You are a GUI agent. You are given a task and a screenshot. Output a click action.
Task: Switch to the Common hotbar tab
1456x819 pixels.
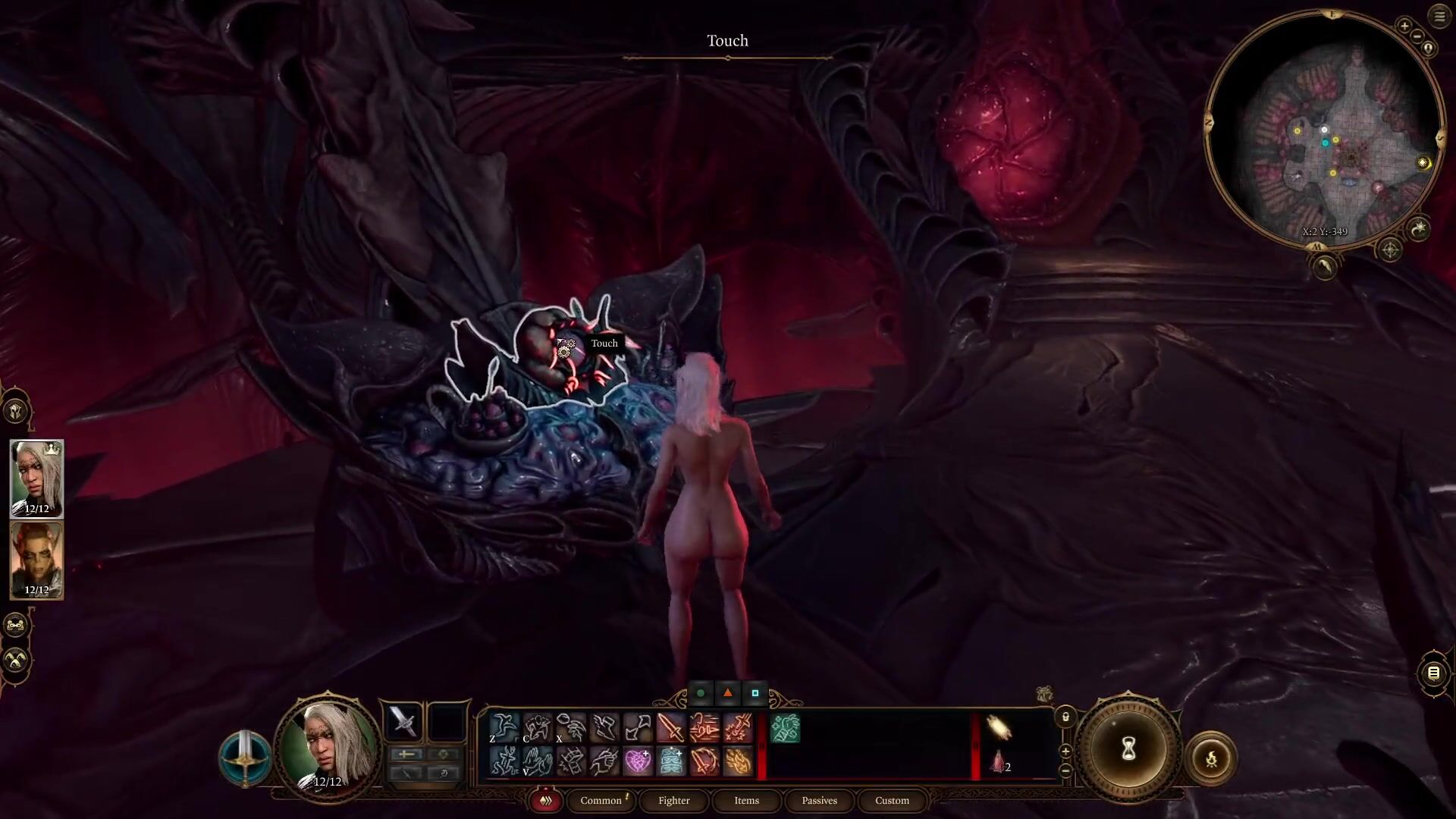tap(601, 800)
